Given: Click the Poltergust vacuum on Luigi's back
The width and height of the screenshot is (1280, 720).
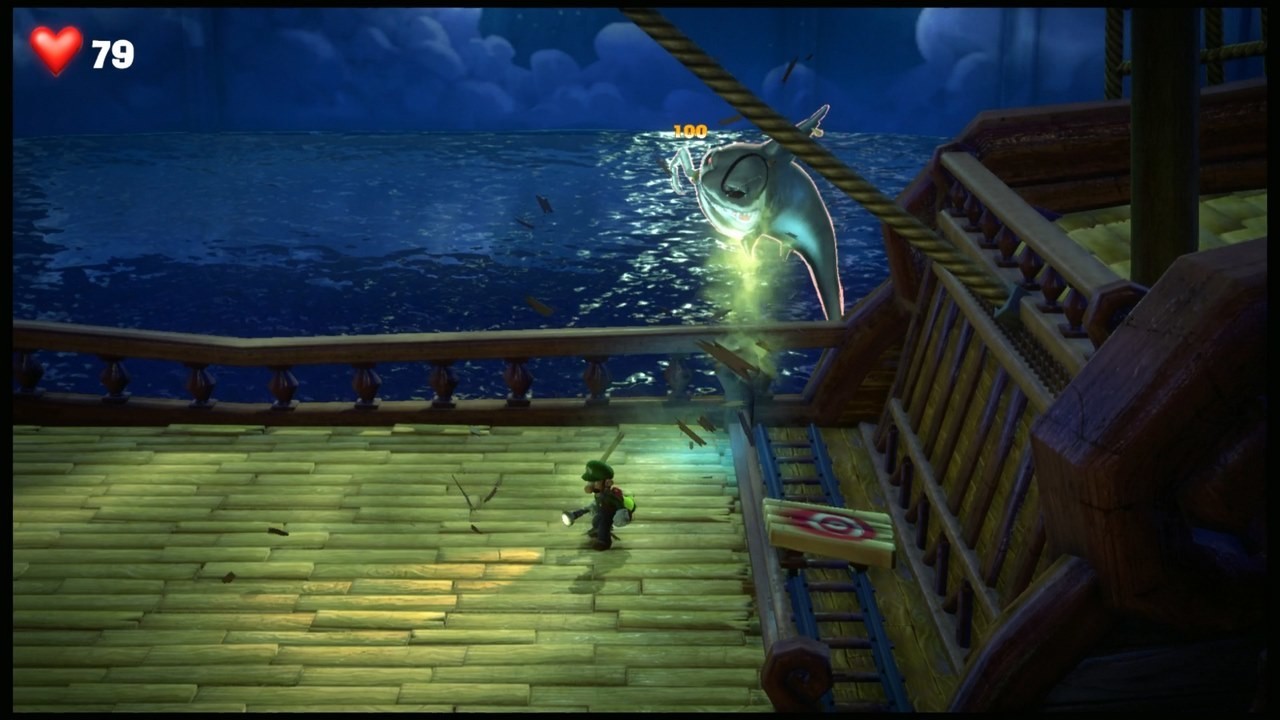Looking at the screenshot, I should [630, 505].
